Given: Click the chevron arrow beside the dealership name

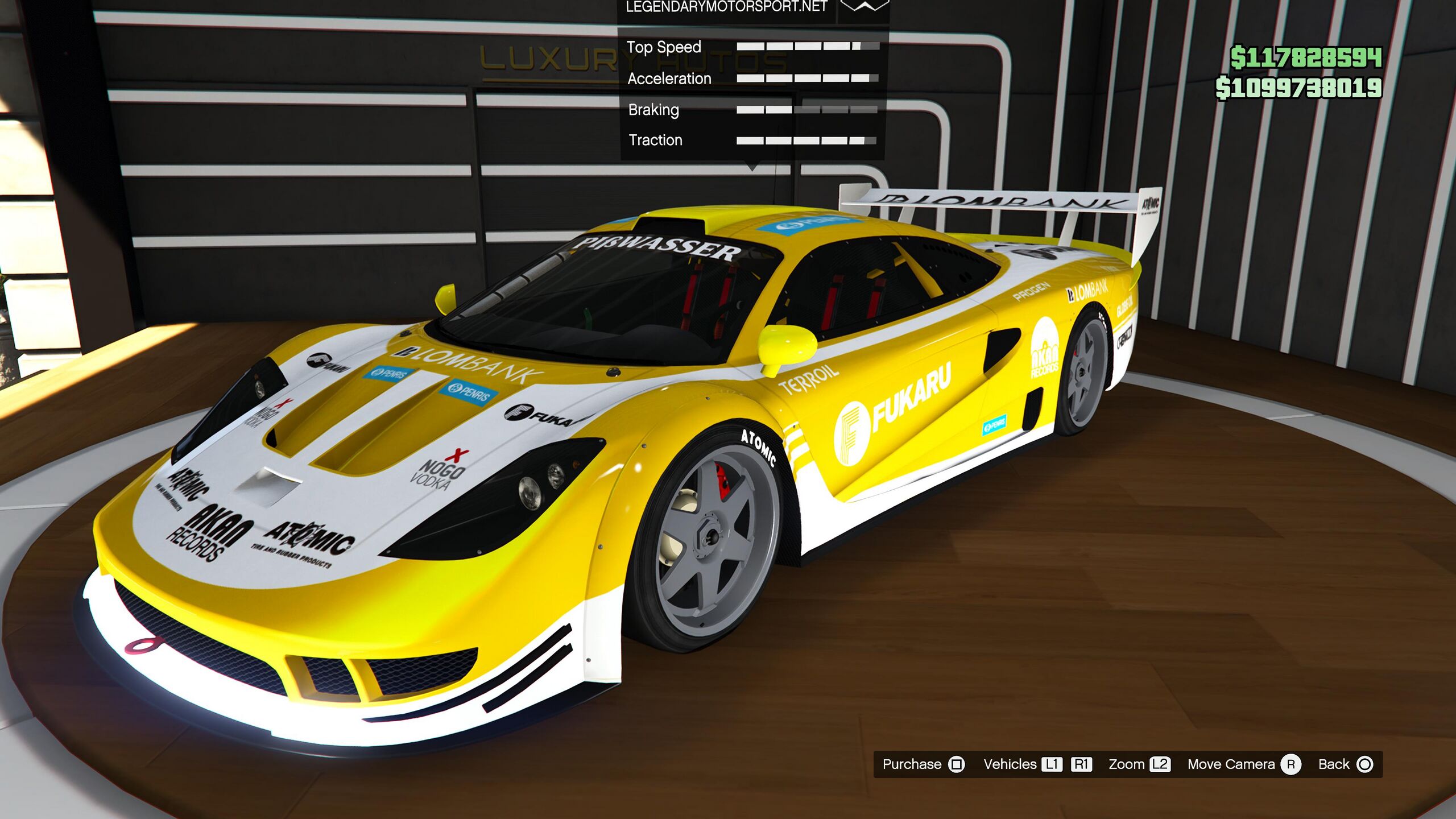Looking at the screenshot, I should tap(864, 7).
